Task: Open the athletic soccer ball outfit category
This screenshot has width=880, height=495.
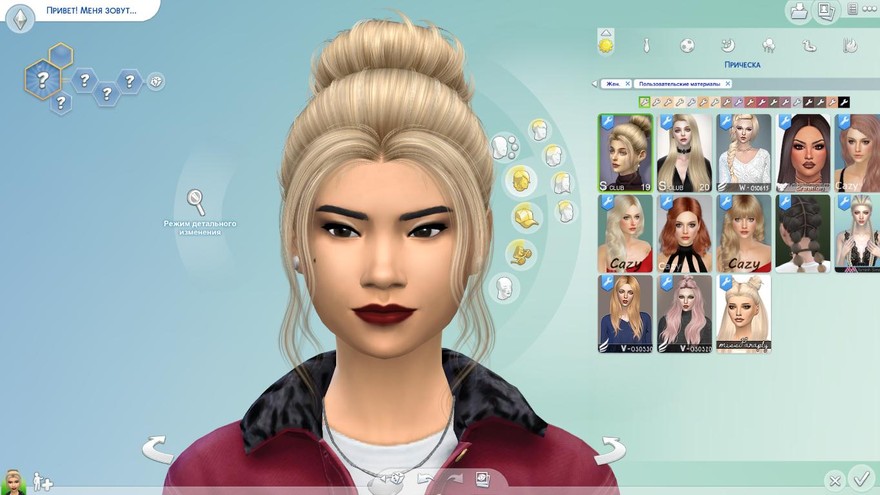Action: click(x=688, y=45)
